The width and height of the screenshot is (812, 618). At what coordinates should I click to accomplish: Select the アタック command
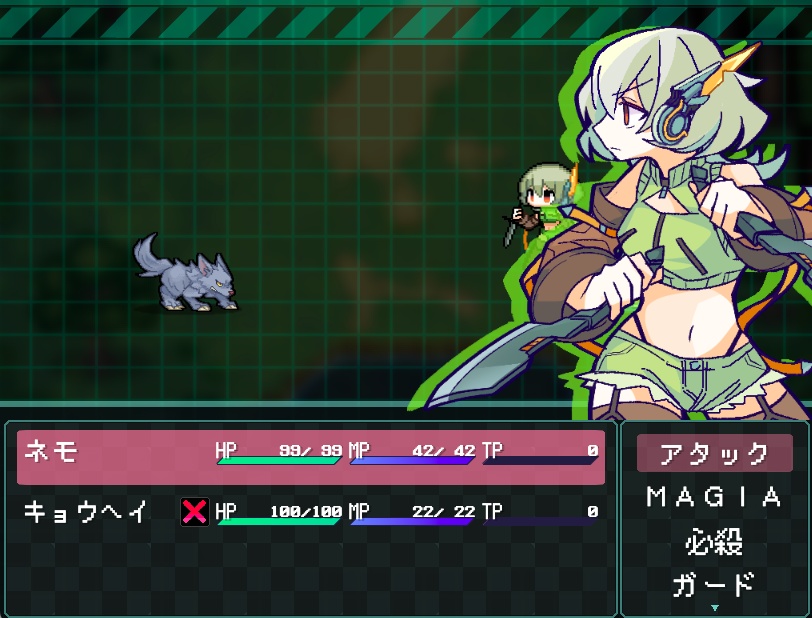click(714, 453)
